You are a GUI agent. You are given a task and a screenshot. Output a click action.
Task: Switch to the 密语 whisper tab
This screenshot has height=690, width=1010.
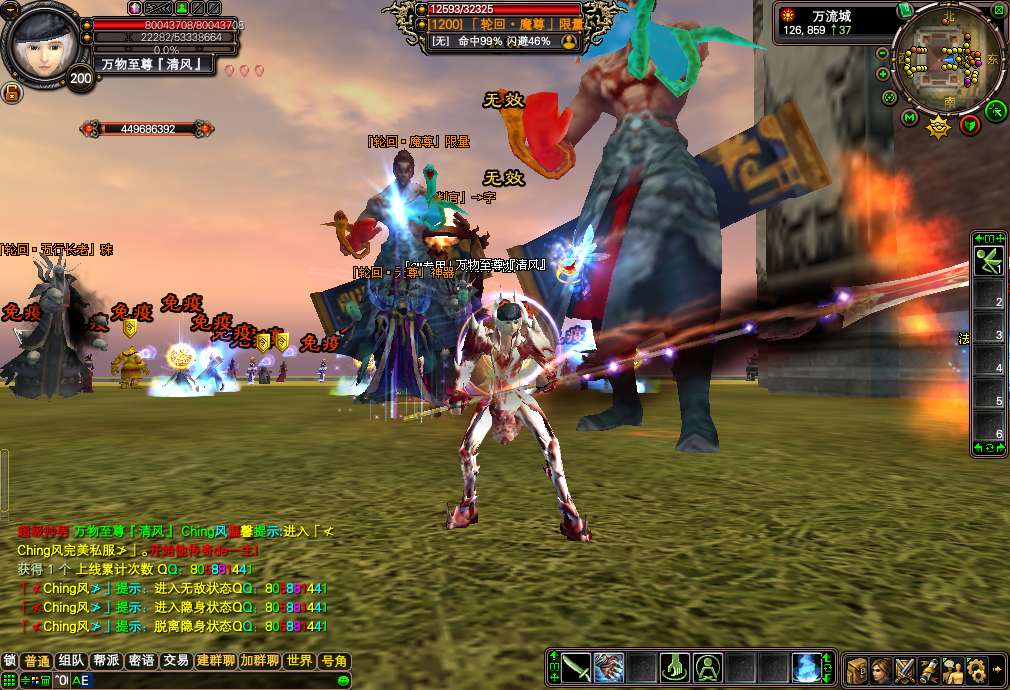click(x=142, y=661)
